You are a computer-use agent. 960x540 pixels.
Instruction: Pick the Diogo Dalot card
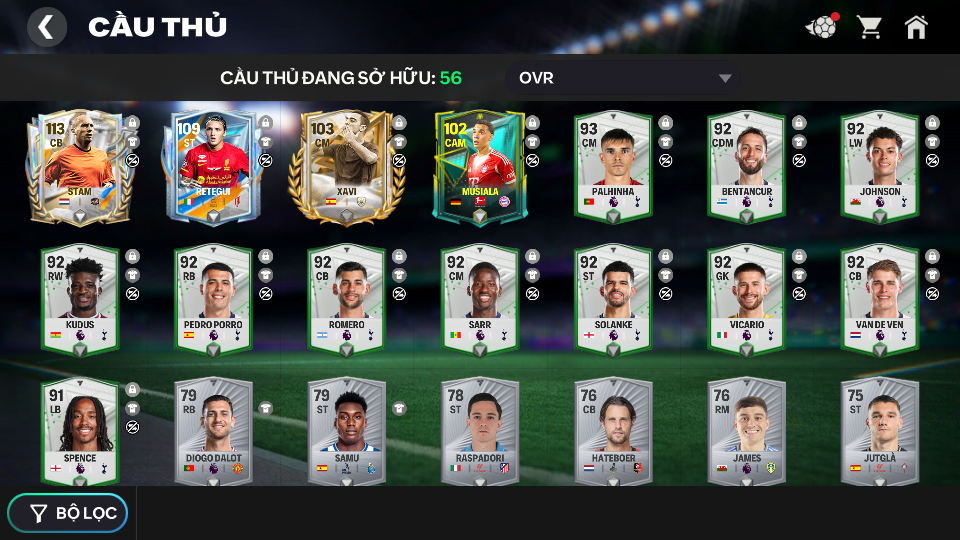213,432
